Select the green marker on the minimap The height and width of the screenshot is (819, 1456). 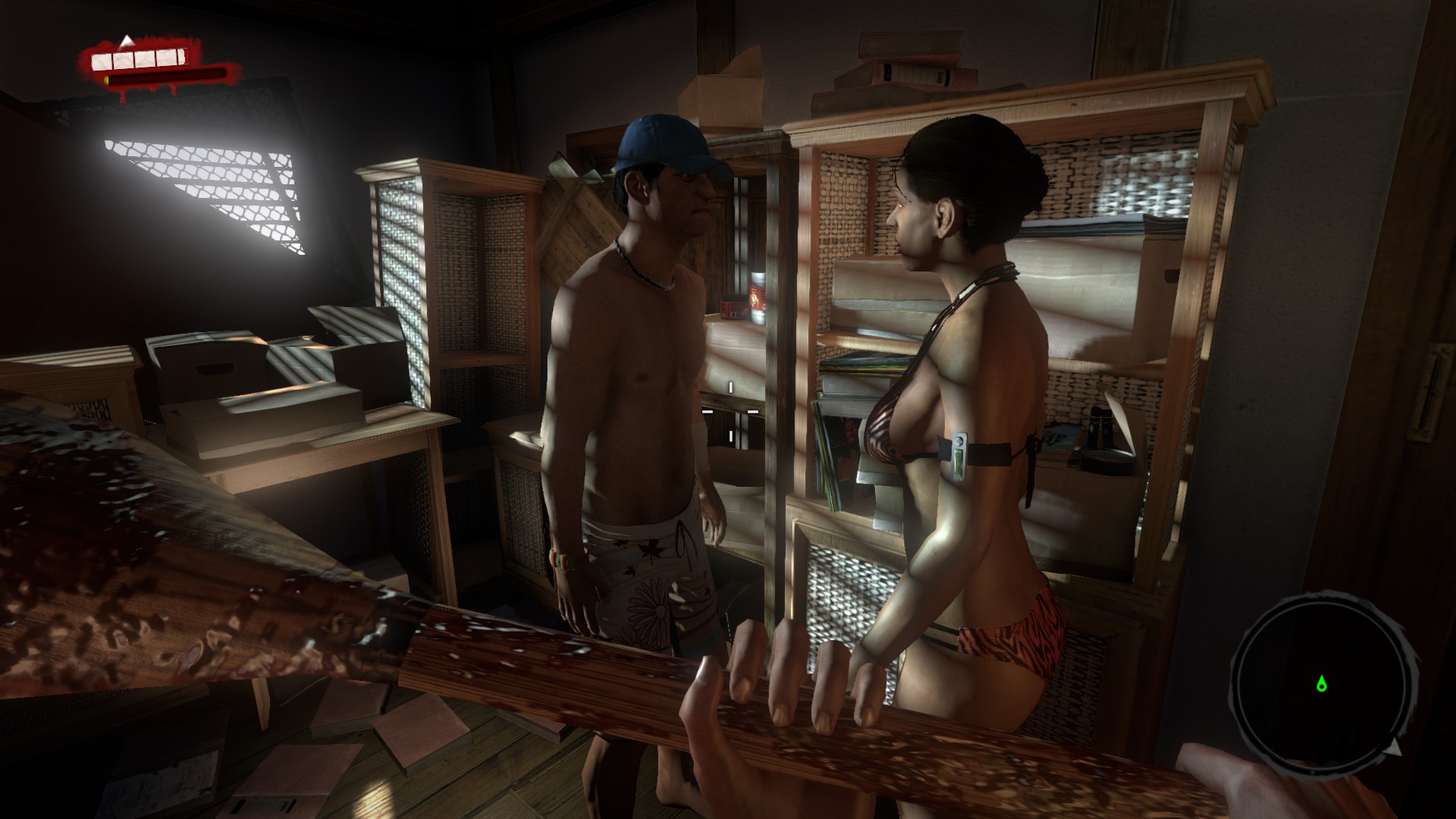pyautogui.click(x=1322, y=684)
